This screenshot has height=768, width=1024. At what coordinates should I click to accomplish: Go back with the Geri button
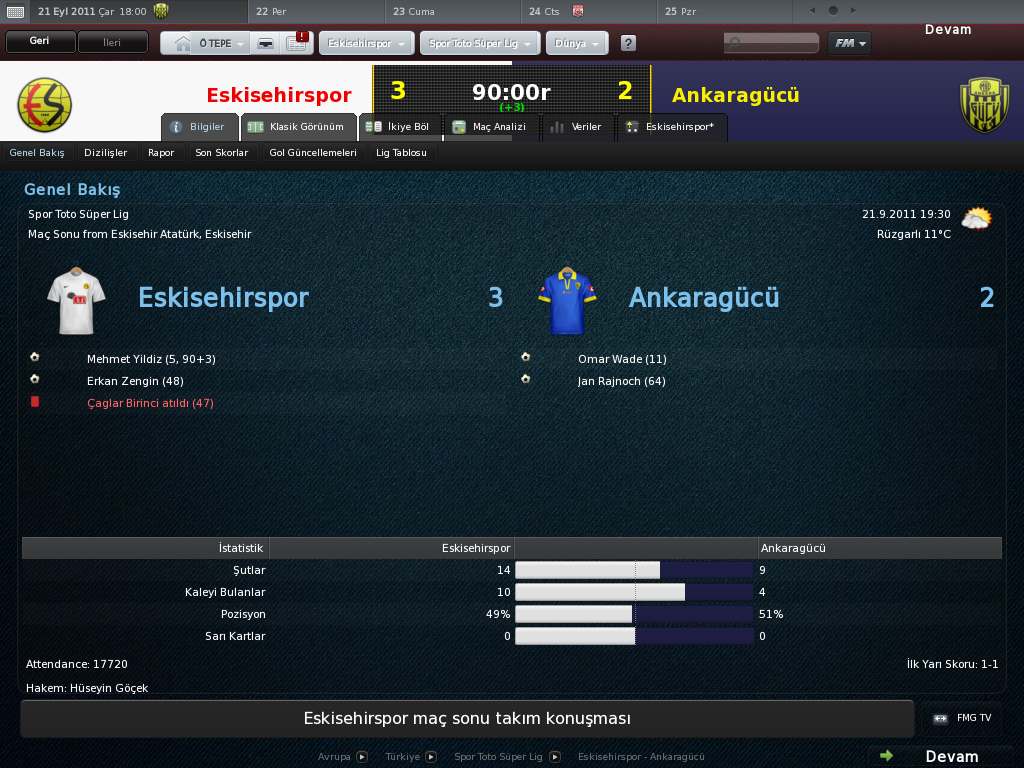[x=40, y=42]
